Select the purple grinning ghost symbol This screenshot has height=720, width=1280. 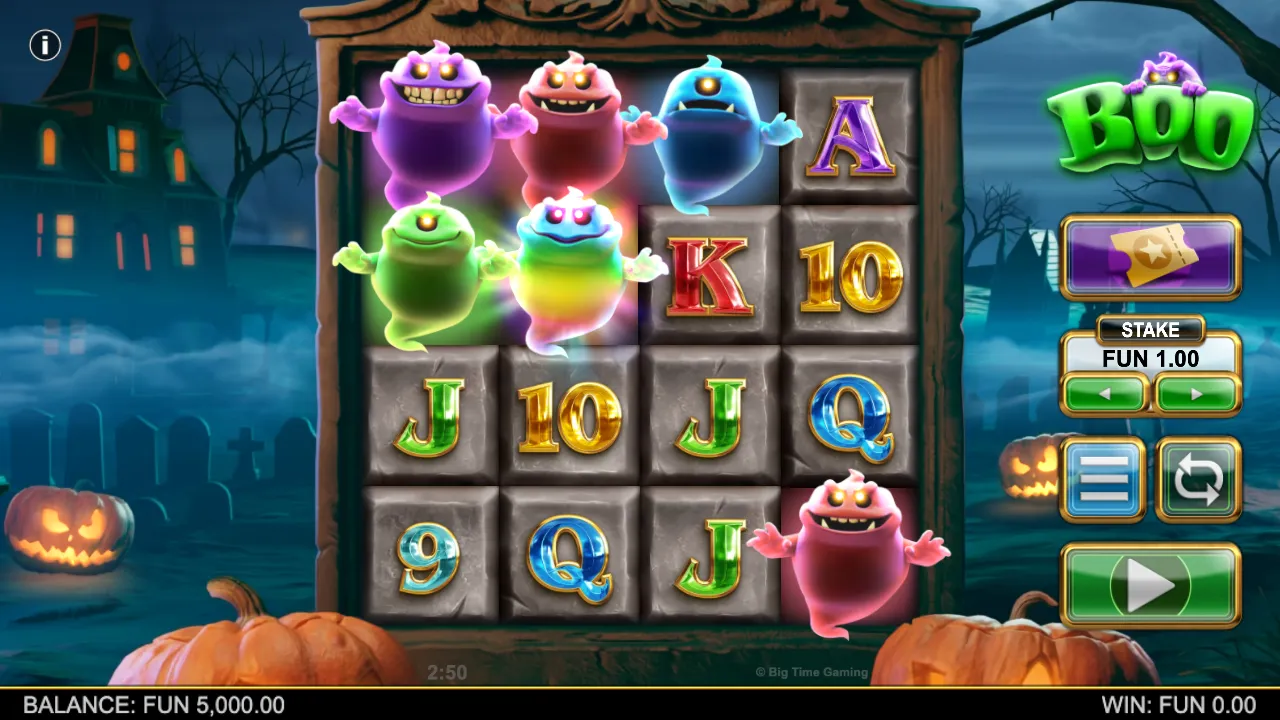point(432,120)
